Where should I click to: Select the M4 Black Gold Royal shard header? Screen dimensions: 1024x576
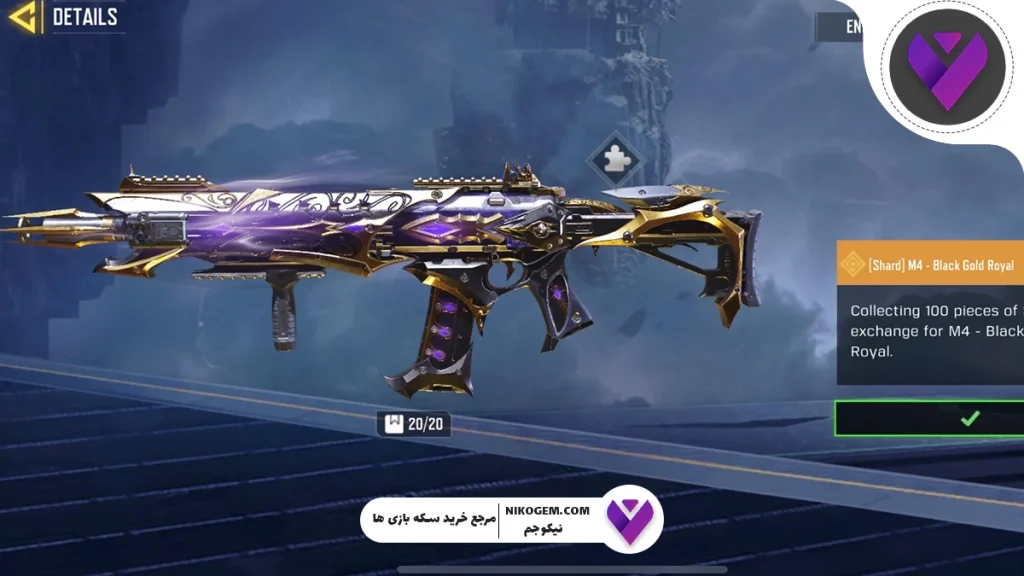[930, 265]
